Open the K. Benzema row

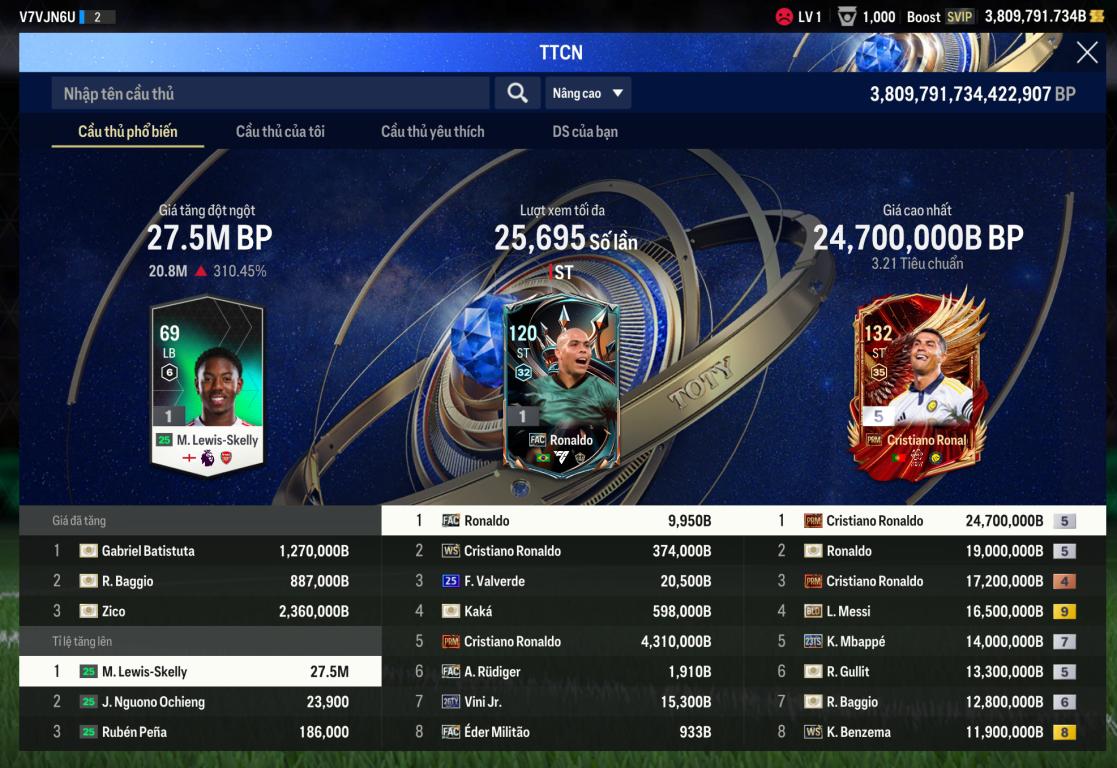pos(925,732)
